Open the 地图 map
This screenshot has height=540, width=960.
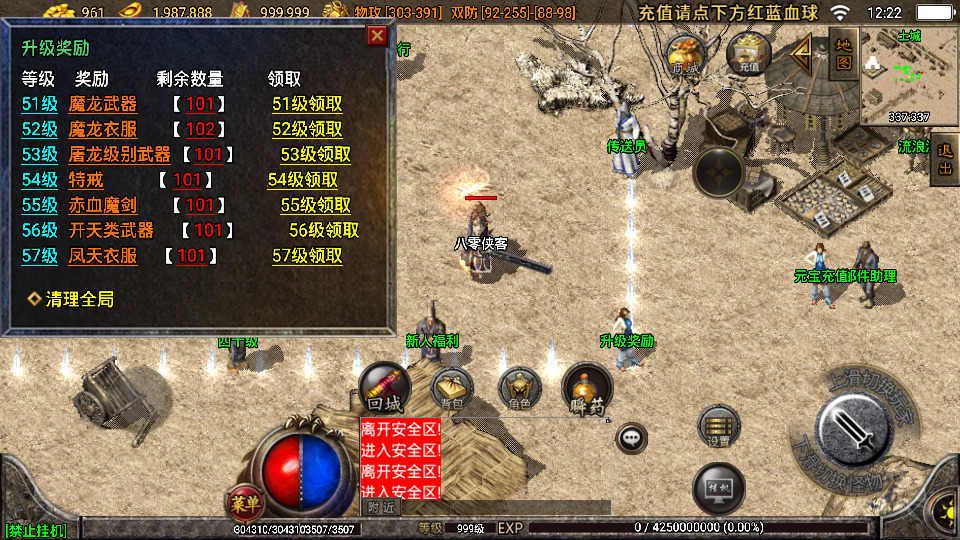[843, 53]
